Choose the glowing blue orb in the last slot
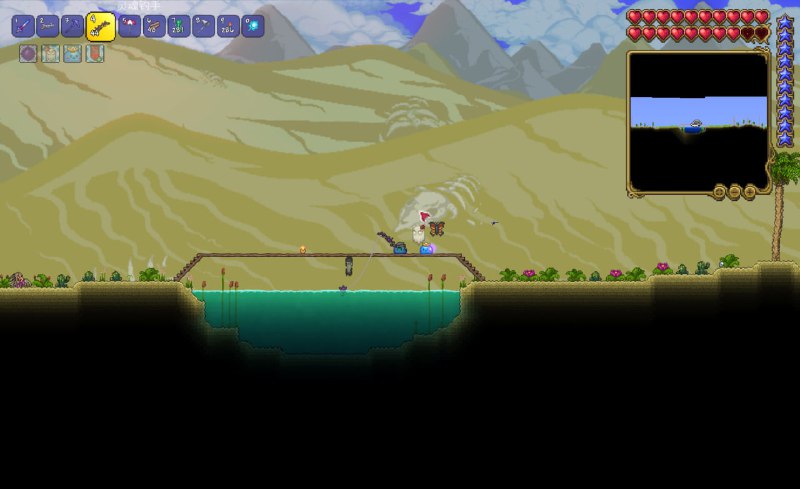800x489 pixels. click(x=253, y=26)
